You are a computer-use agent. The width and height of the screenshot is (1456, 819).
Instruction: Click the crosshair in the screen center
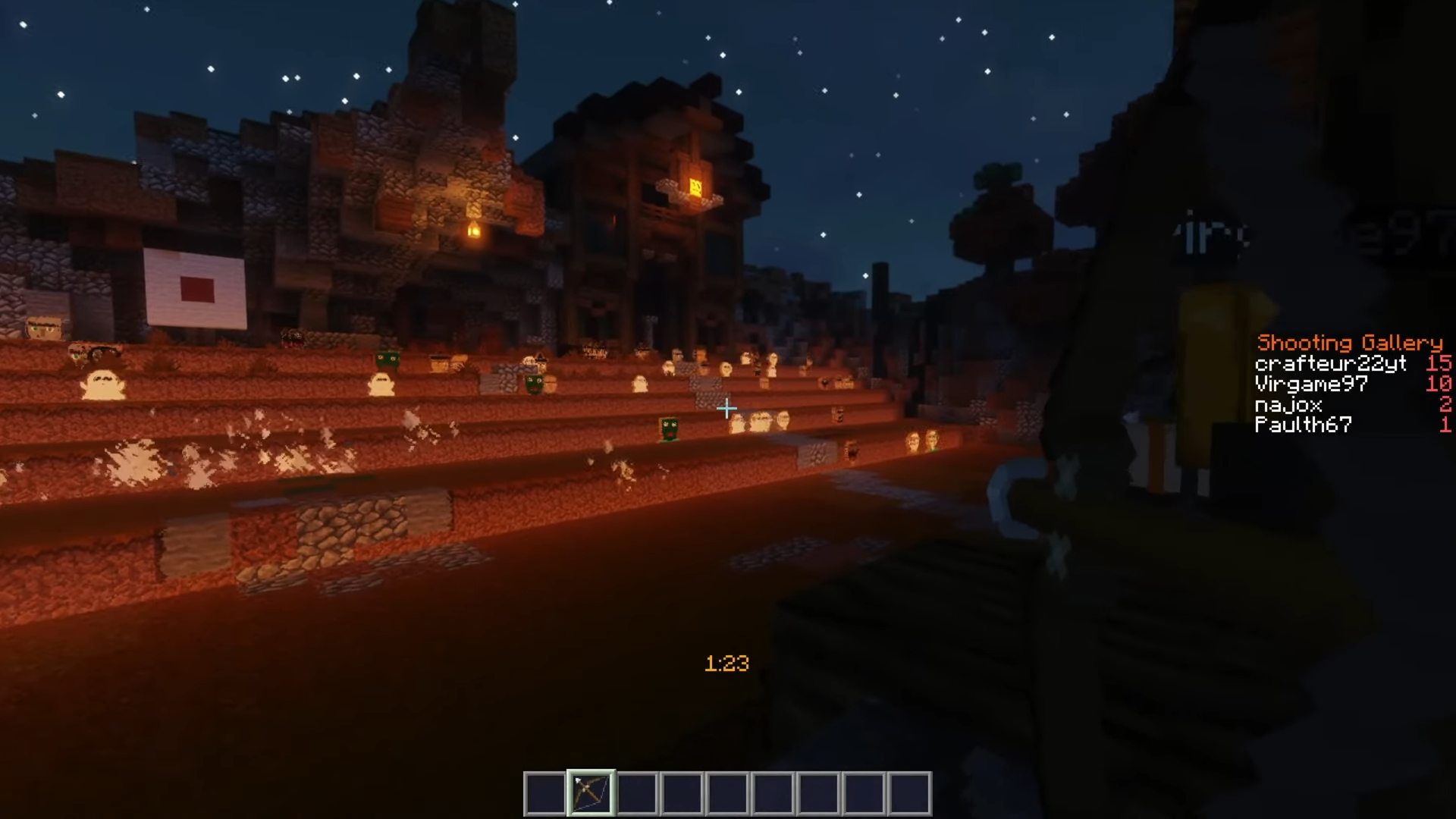click(726, 409)
